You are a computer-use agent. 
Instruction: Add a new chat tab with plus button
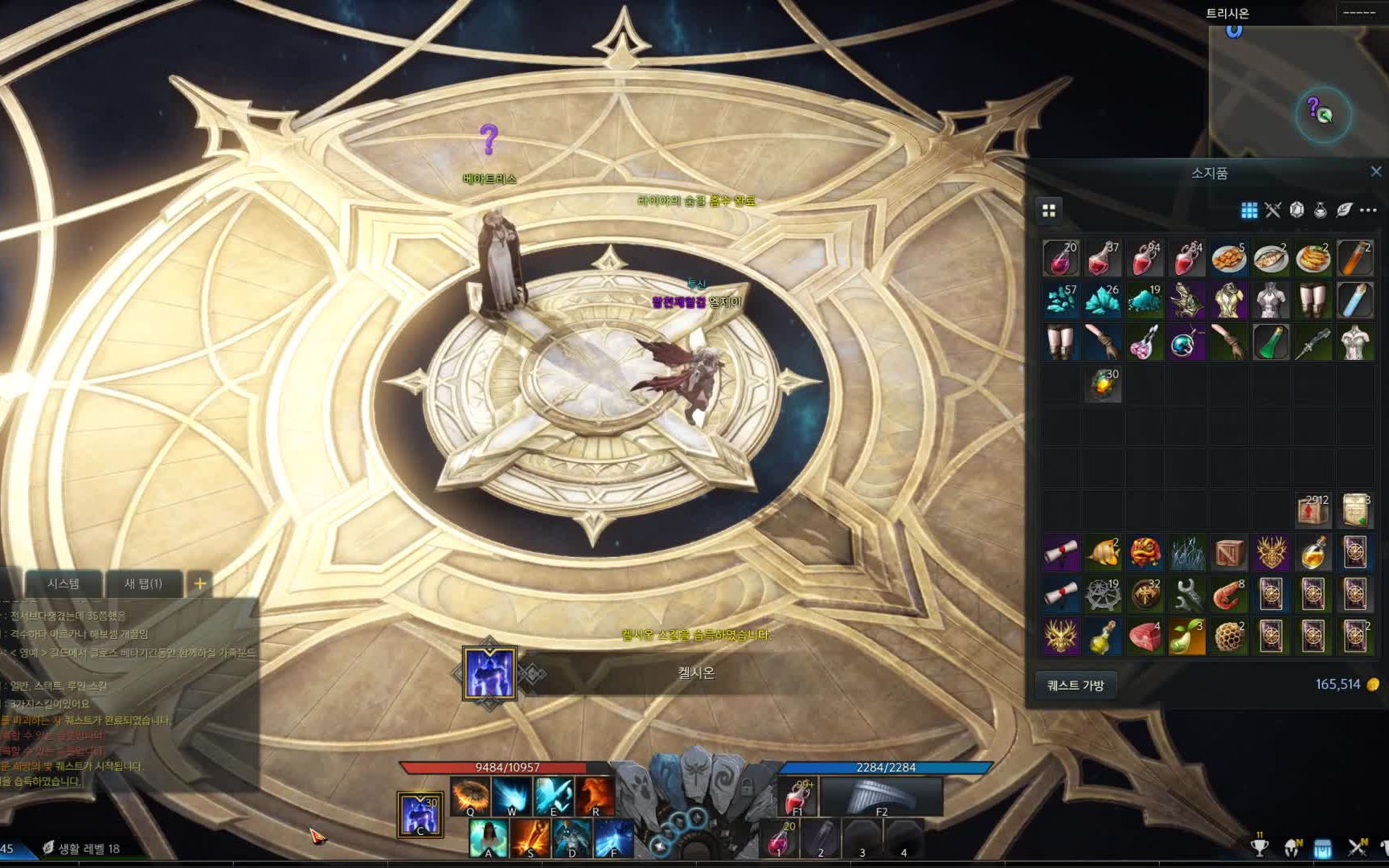pyautogui.click(x=200, y=583)
